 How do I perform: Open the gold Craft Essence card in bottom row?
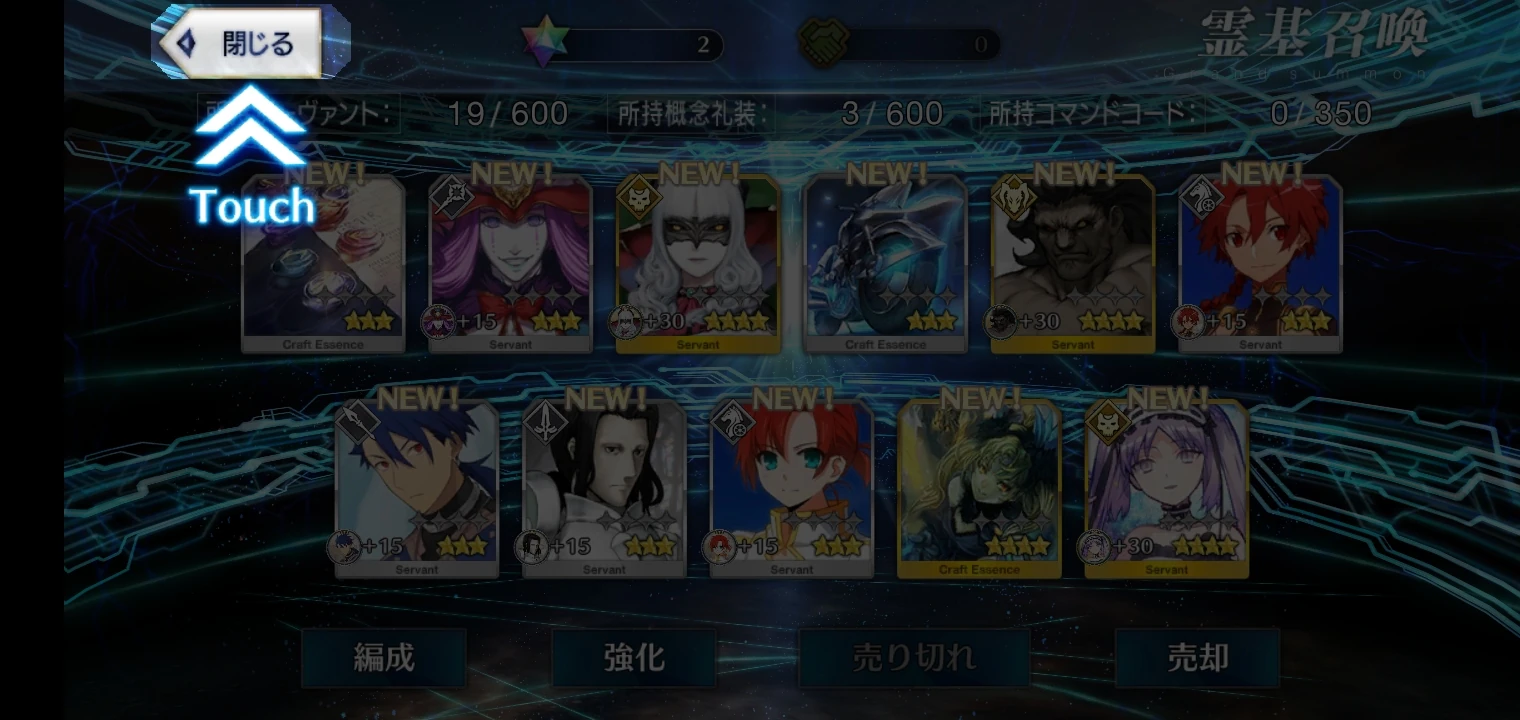tap(978, 483)
